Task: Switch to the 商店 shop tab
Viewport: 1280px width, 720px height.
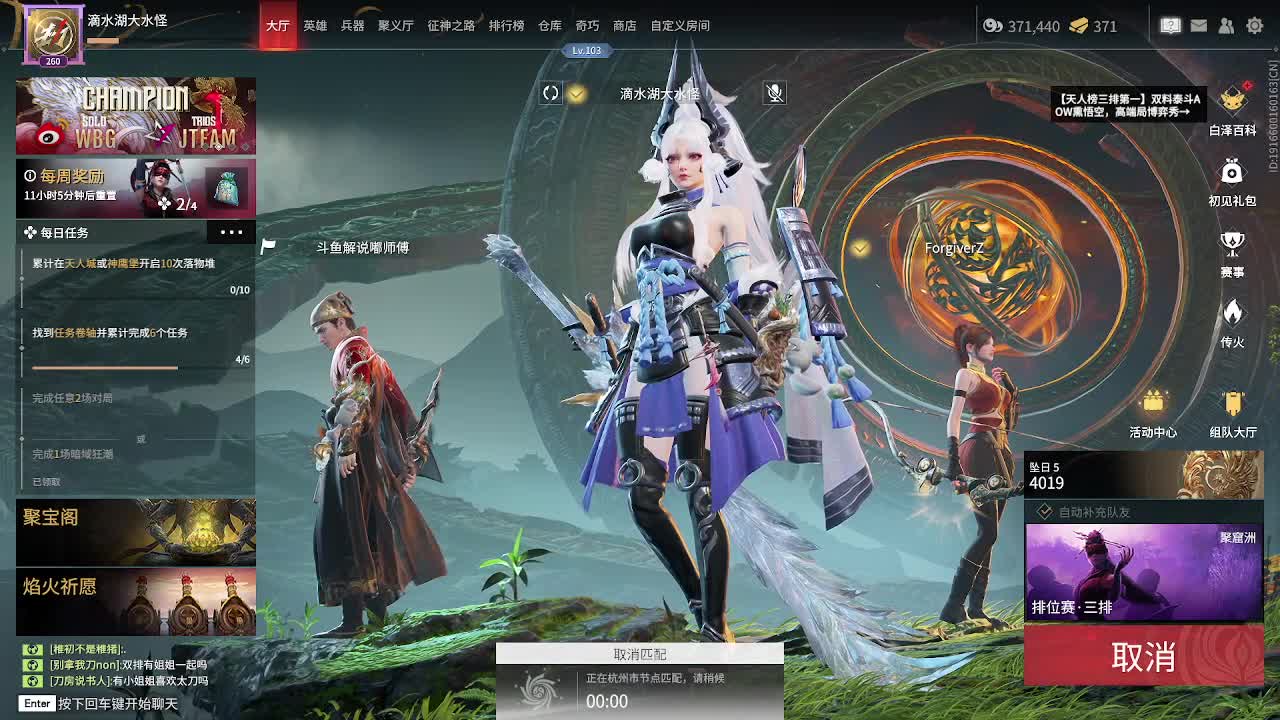Action: click(x=622, y=25)
